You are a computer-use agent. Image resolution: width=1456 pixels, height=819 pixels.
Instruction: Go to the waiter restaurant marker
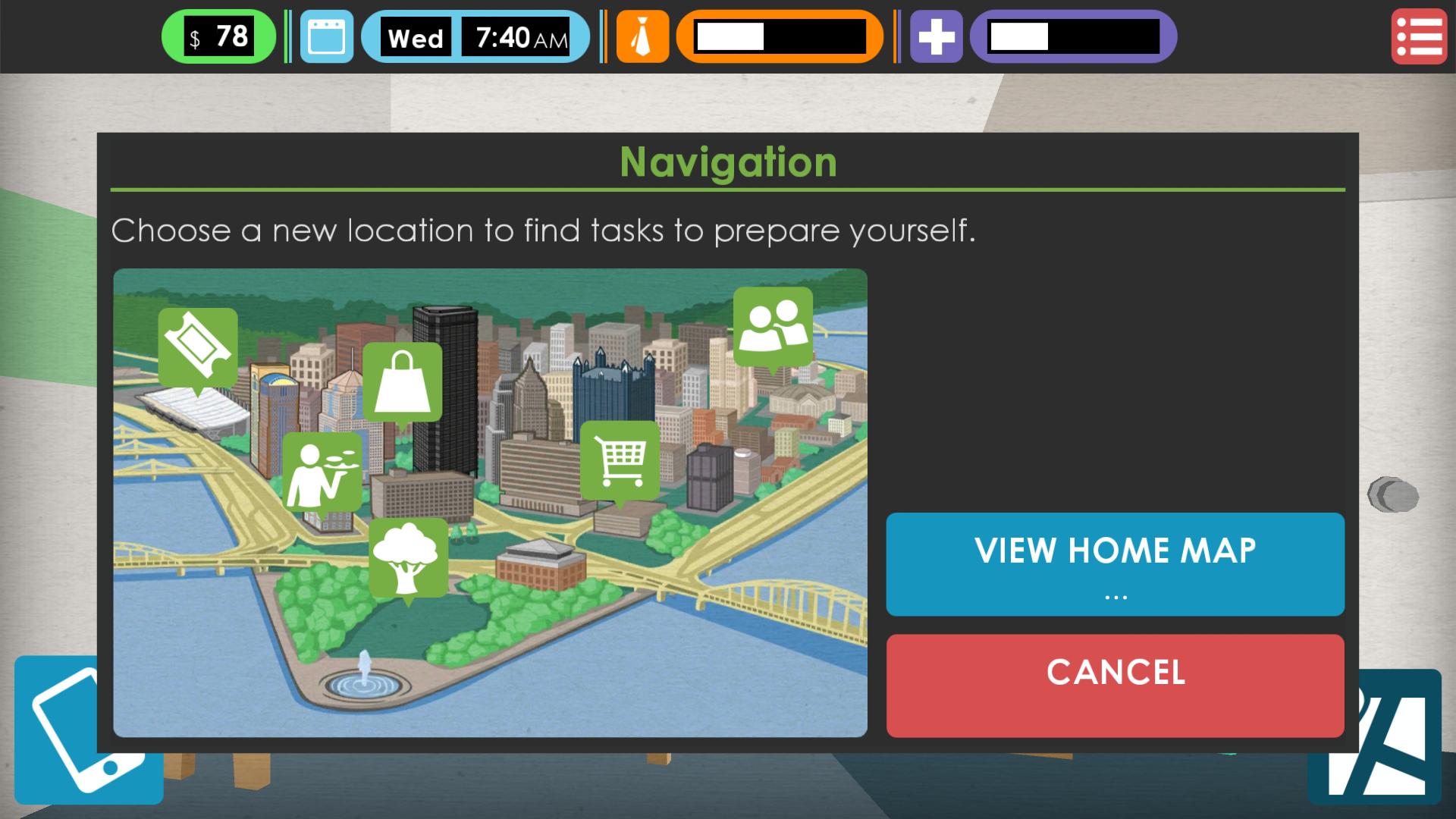322,472
